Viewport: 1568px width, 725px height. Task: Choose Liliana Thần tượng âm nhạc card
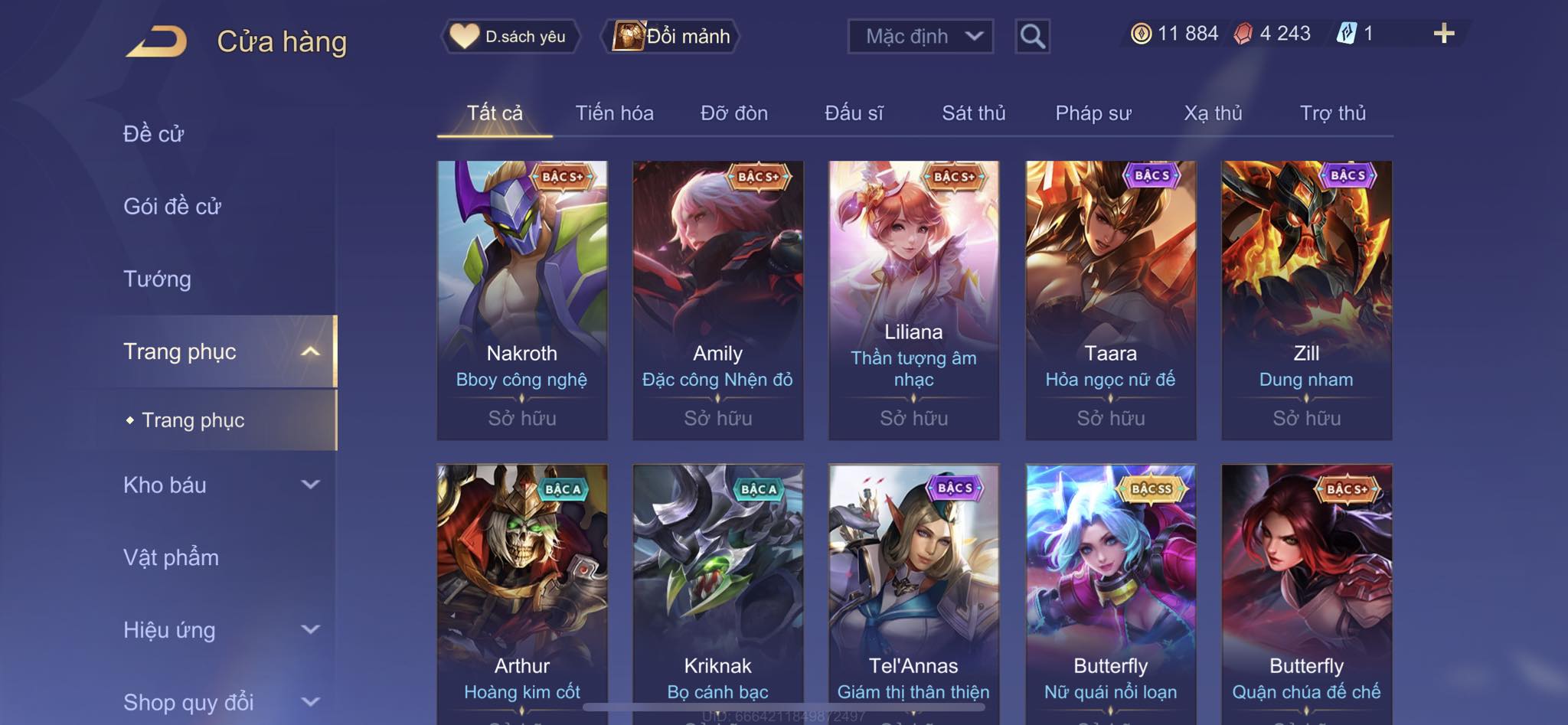pos(913,299)
